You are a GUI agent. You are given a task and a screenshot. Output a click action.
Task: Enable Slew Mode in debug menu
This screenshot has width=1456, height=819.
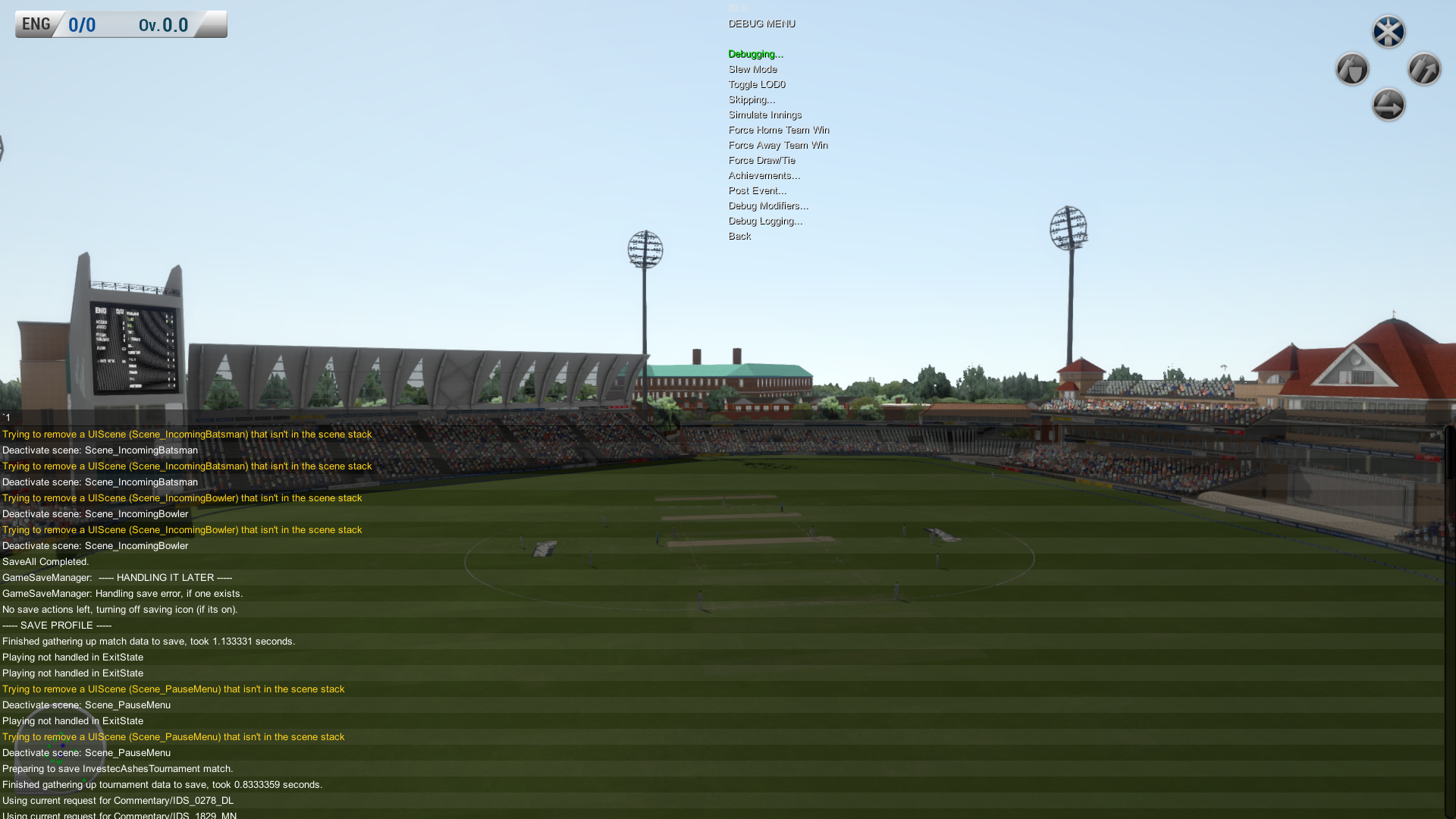click(752, 69)
